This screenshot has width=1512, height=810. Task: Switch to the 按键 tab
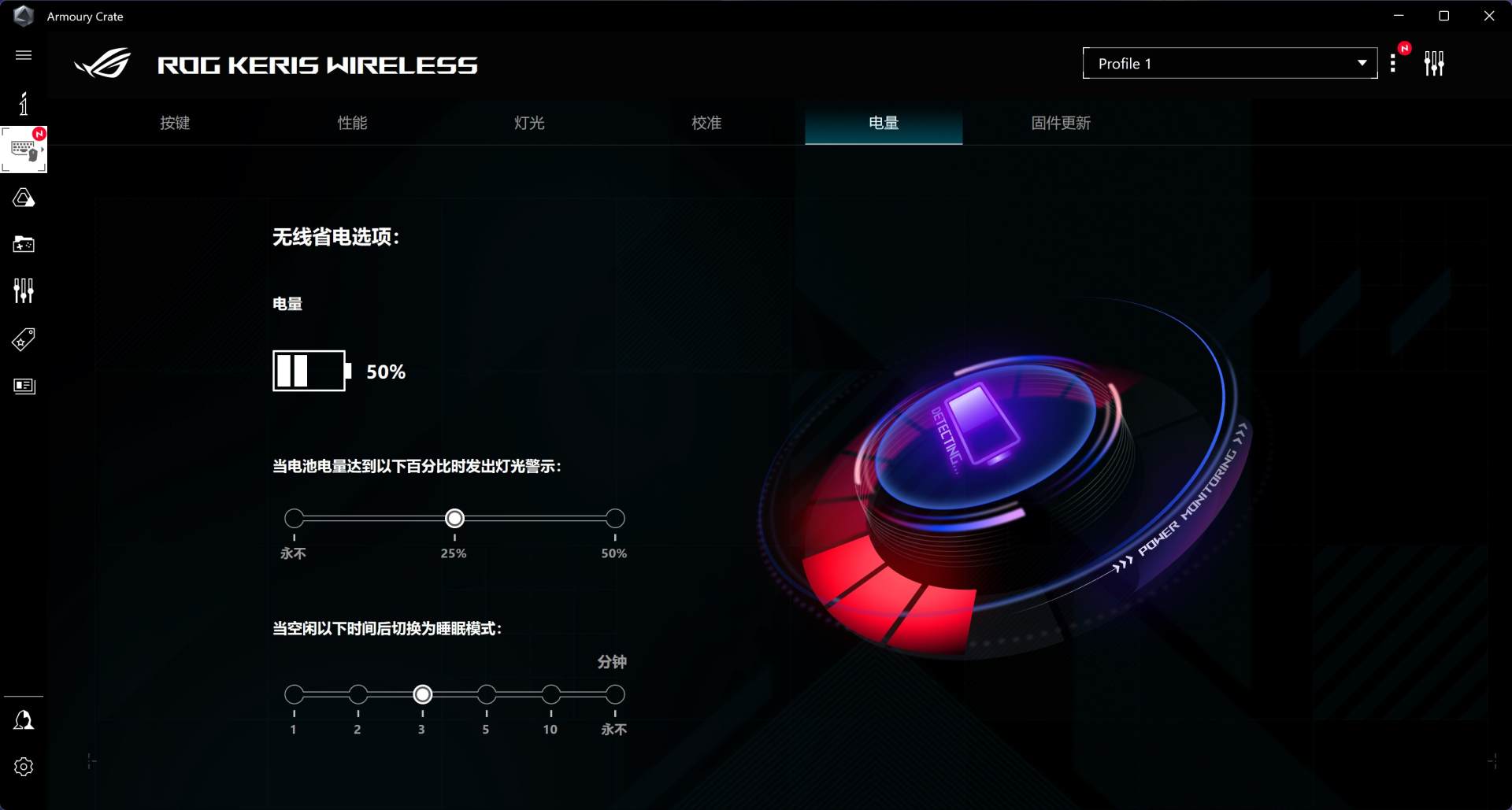[x=175, y=123]
